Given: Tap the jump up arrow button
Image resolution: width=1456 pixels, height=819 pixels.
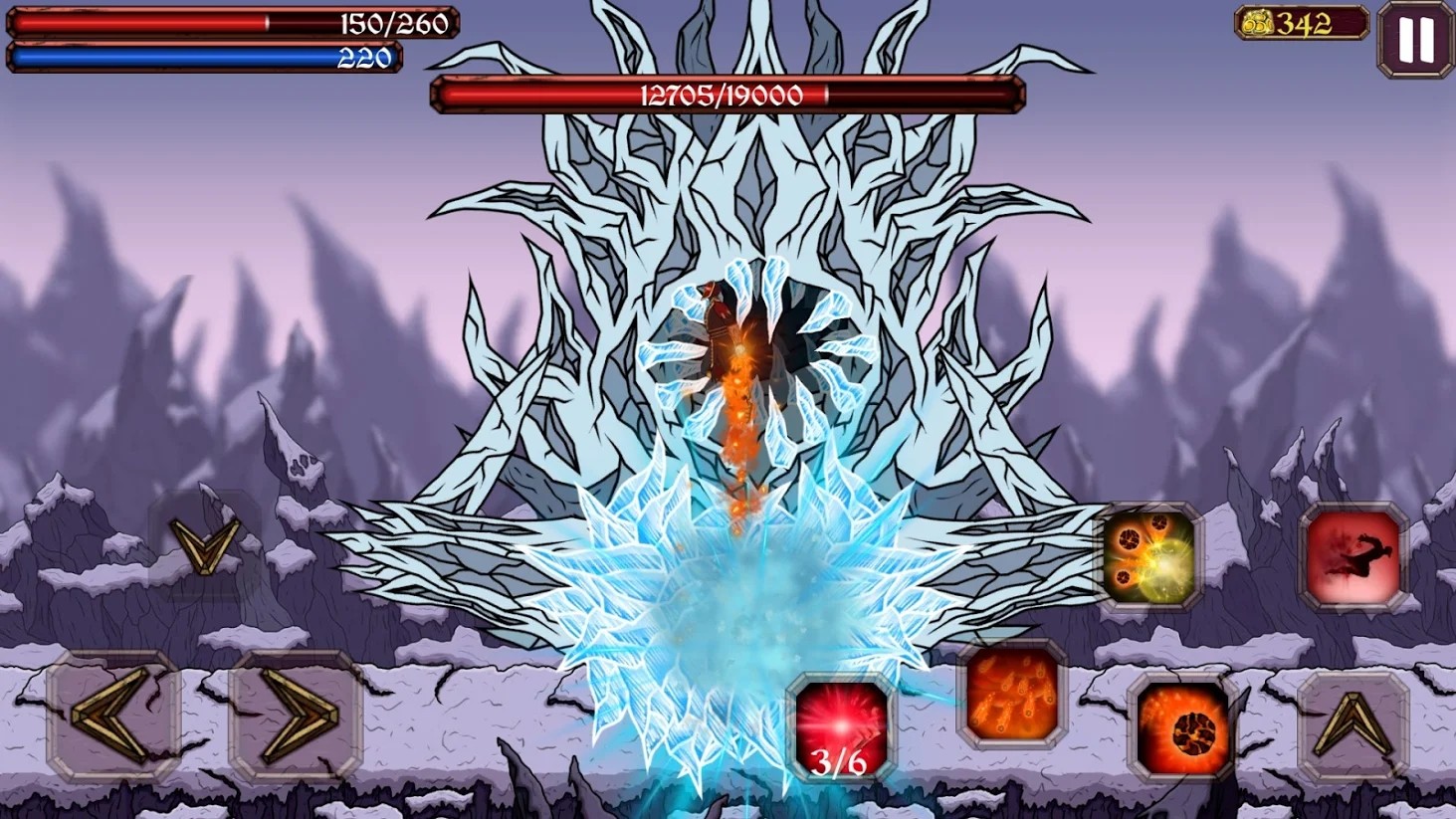Looking at the screenshot, I should tap(1352, 725).
